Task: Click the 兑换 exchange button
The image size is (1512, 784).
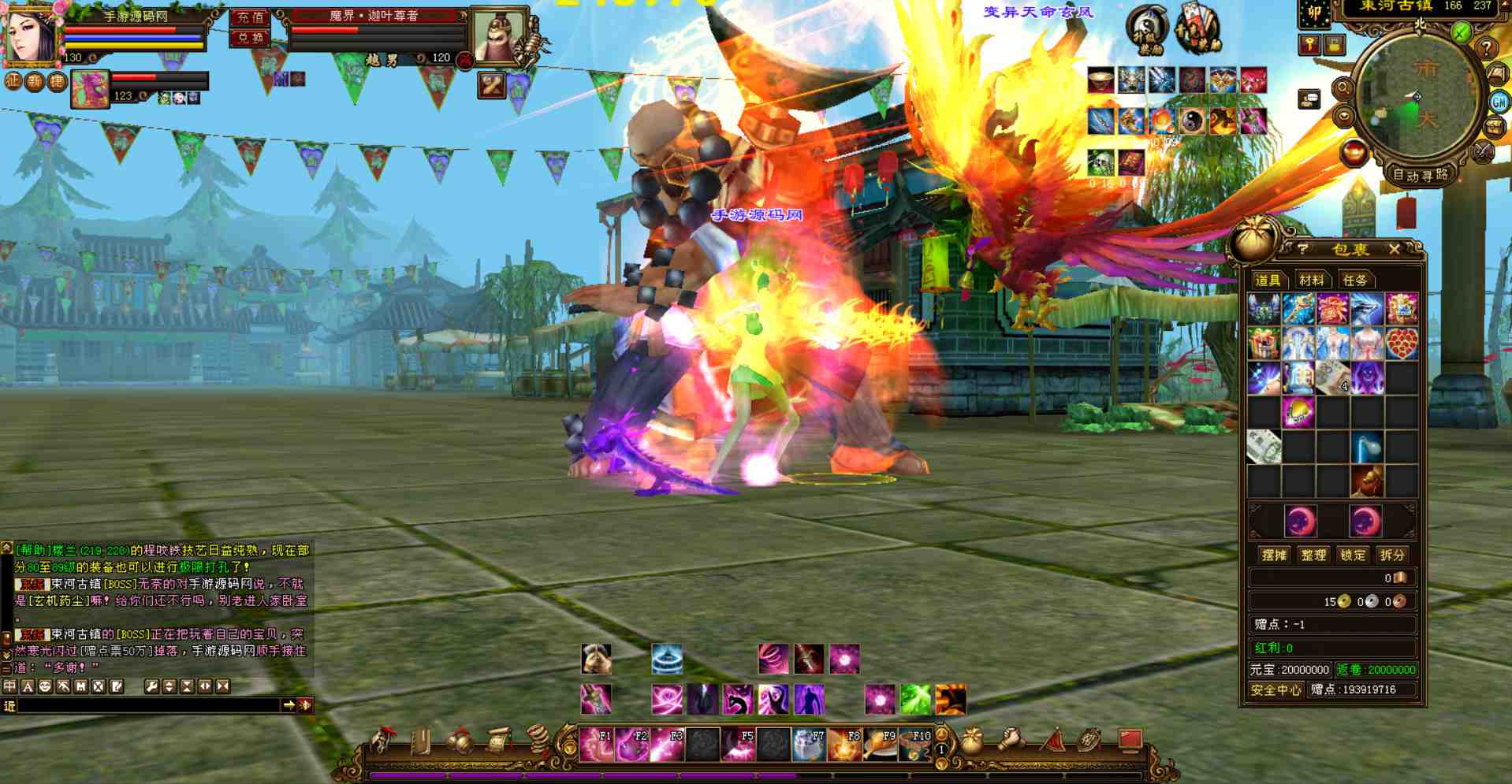Action: tap(250, 38)
